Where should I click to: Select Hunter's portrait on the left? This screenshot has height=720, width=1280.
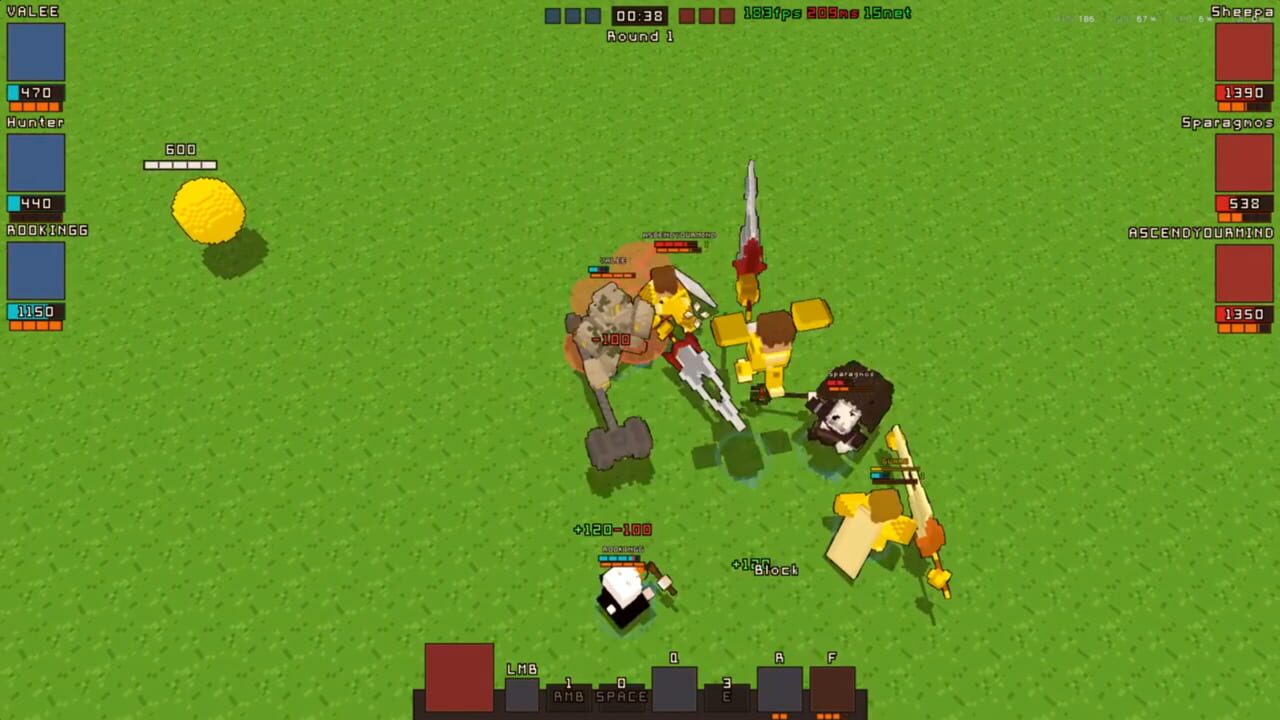[x=37, y=164]
